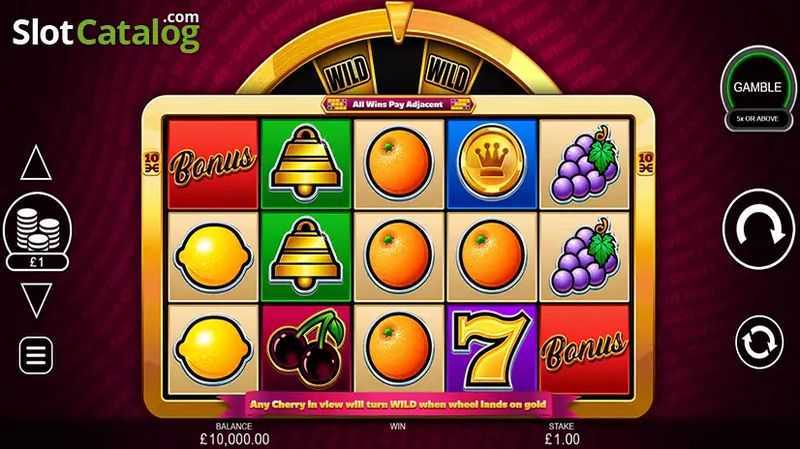800x449 pixels.
Task: Increase the stake with the up arrow
Action: coord(36,162)
